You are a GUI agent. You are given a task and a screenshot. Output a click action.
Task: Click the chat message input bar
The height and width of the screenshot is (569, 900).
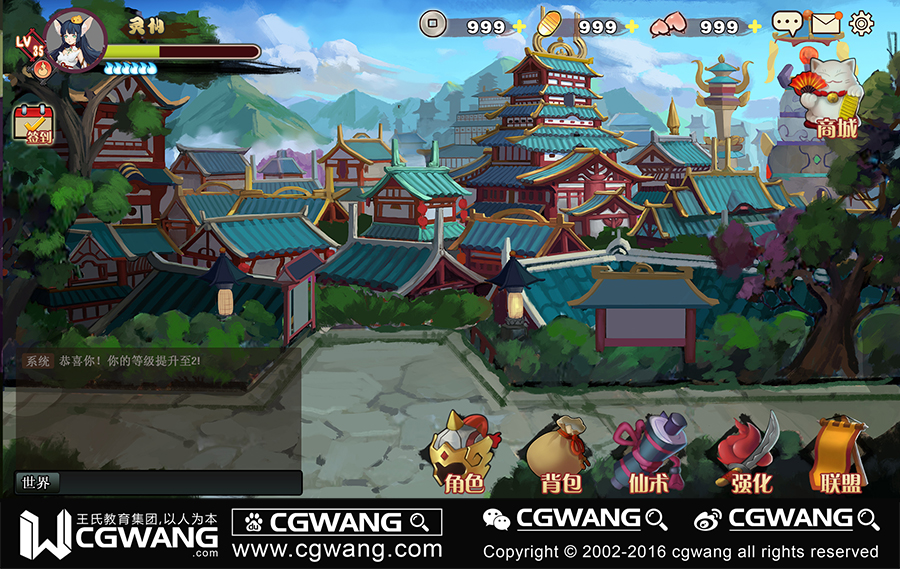[x=180, y=482]
